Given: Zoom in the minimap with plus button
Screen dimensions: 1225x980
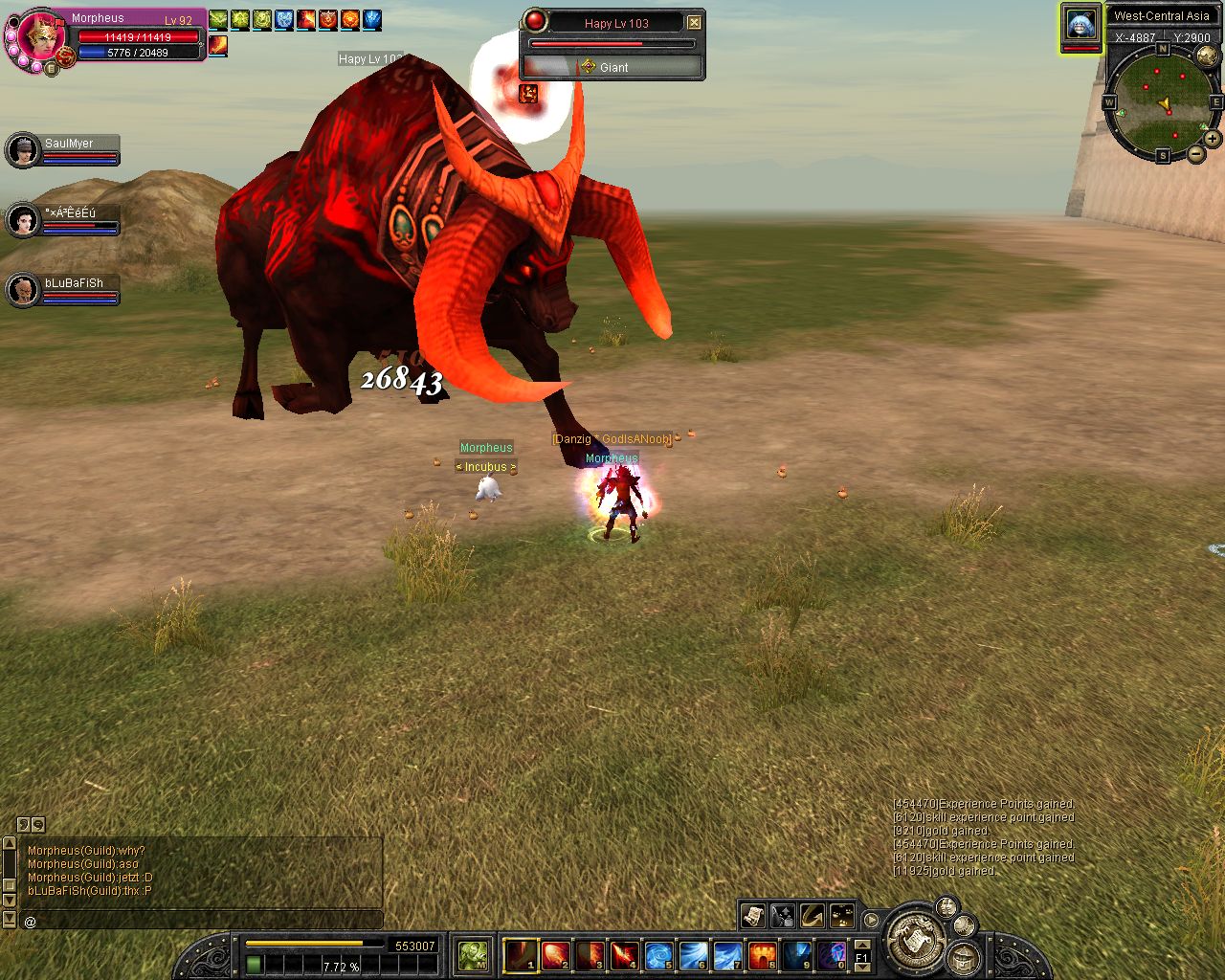Looking at the screenshot, I should 1213,139.
